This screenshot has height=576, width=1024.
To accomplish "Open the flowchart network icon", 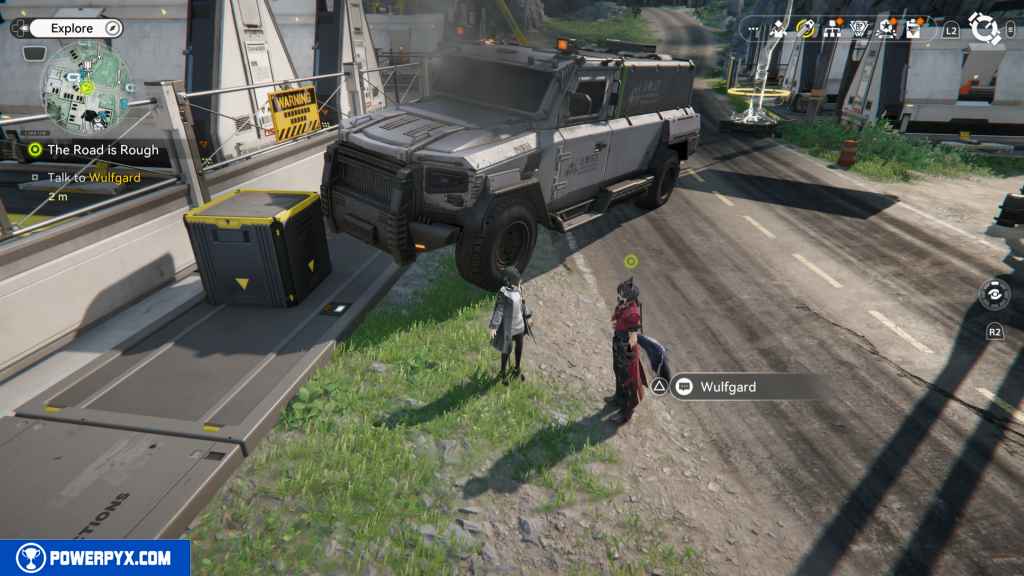I will click(833, 28).
